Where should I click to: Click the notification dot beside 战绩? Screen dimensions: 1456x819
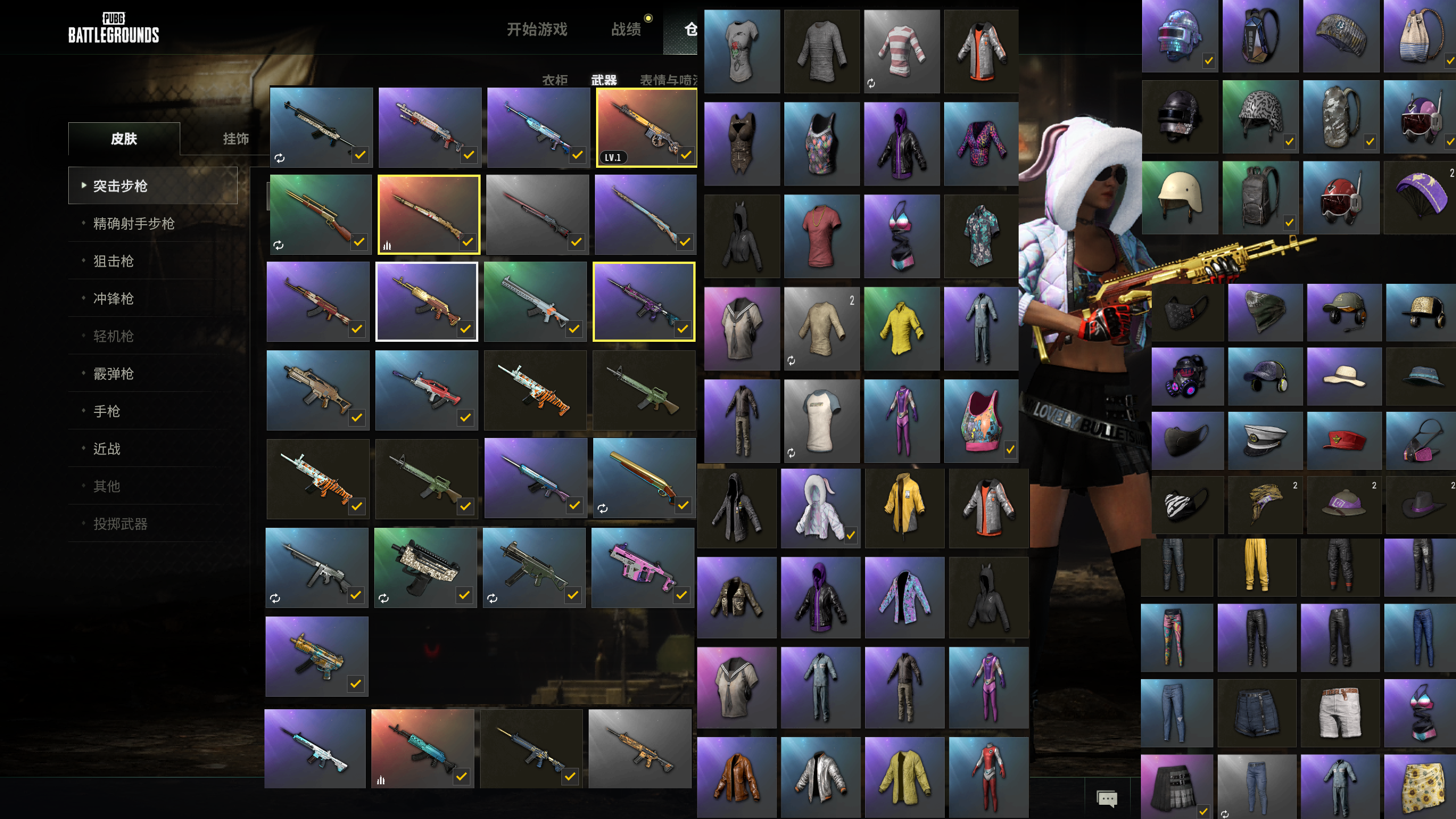pyautogui.click(x=648, y=18)
